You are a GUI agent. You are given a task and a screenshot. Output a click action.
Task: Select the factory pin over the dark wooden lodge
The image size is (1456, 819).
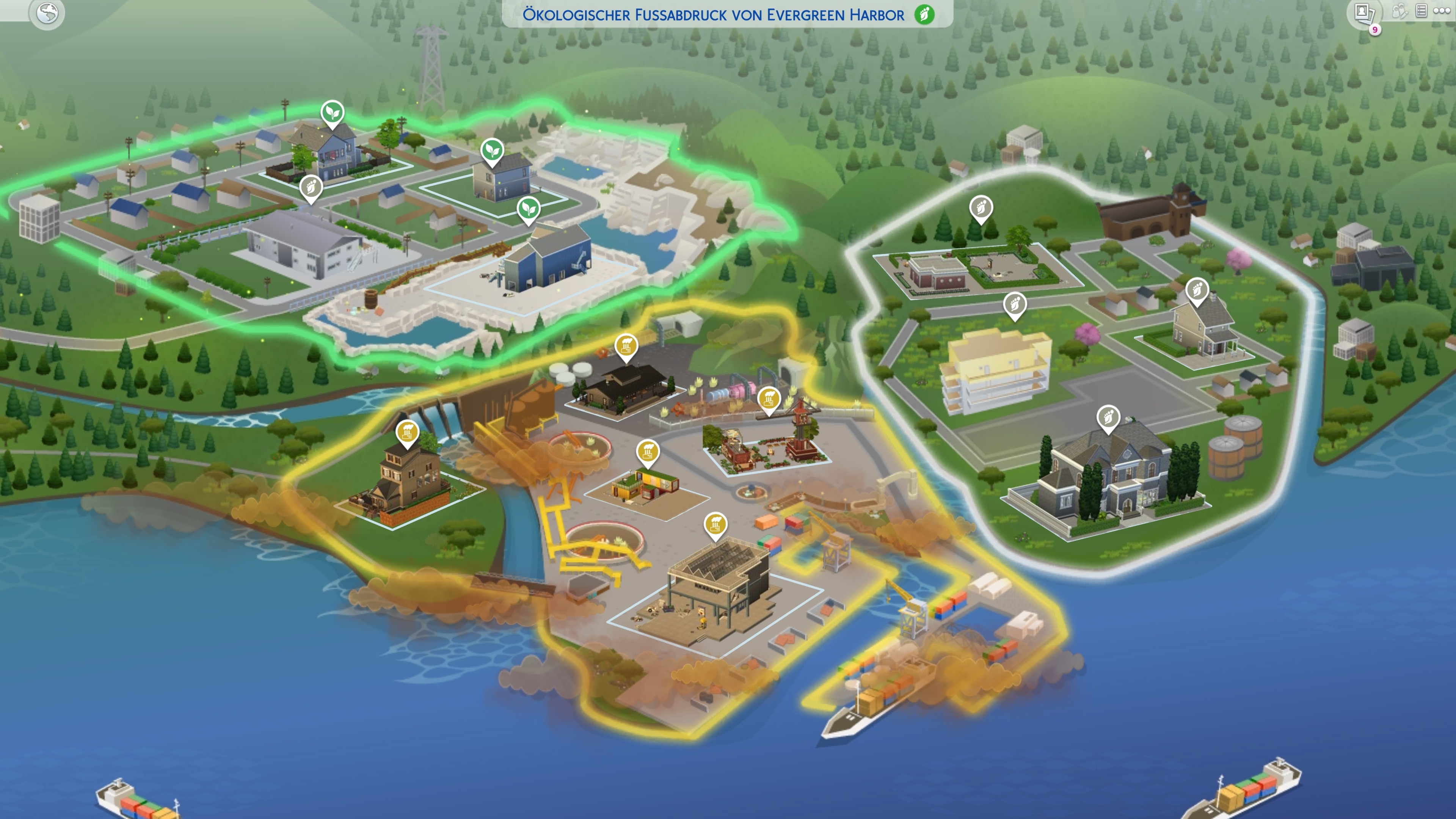(x=626, y=345)
